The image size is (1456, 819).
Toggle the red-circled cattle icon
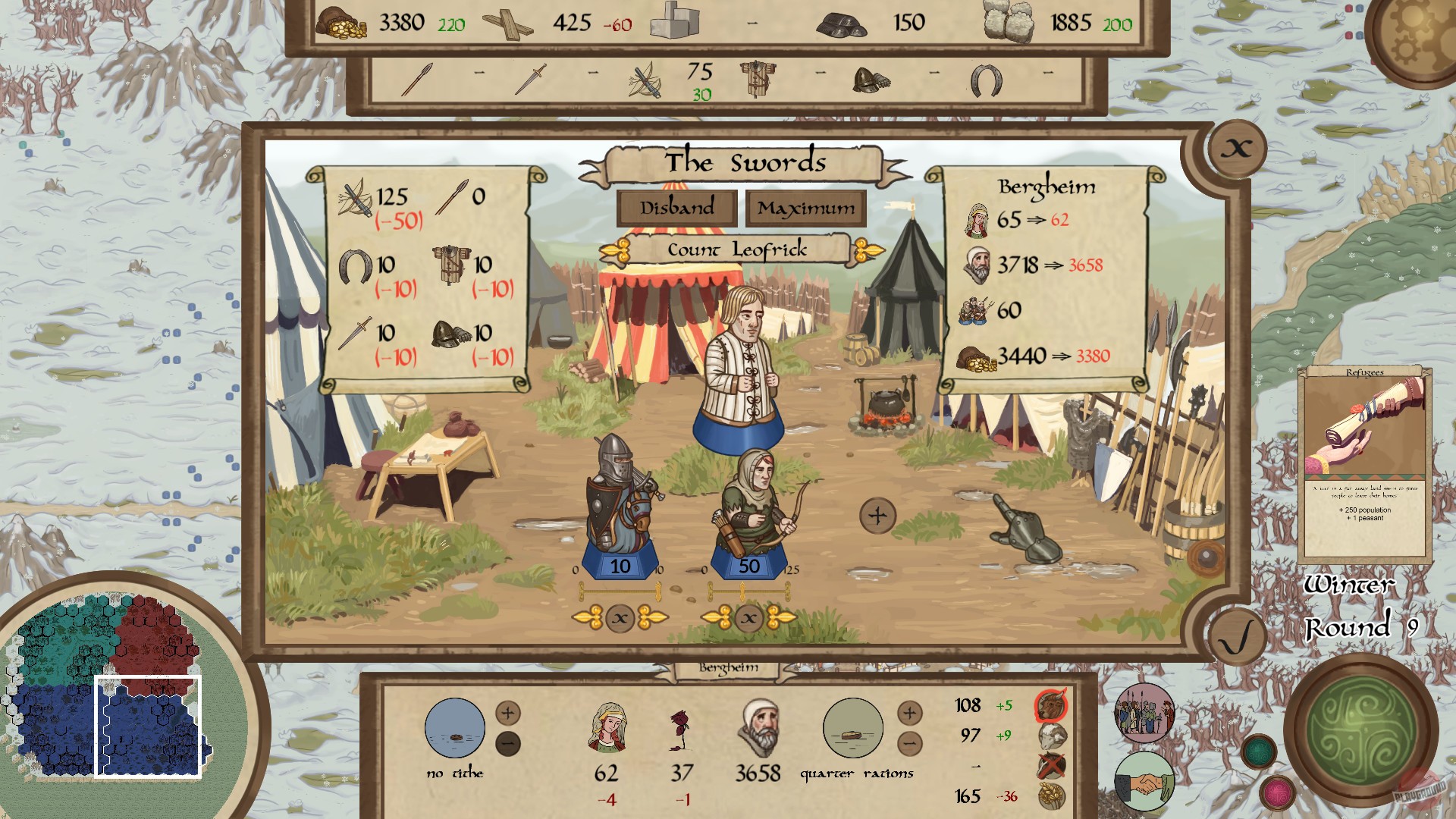(1050, 704)
